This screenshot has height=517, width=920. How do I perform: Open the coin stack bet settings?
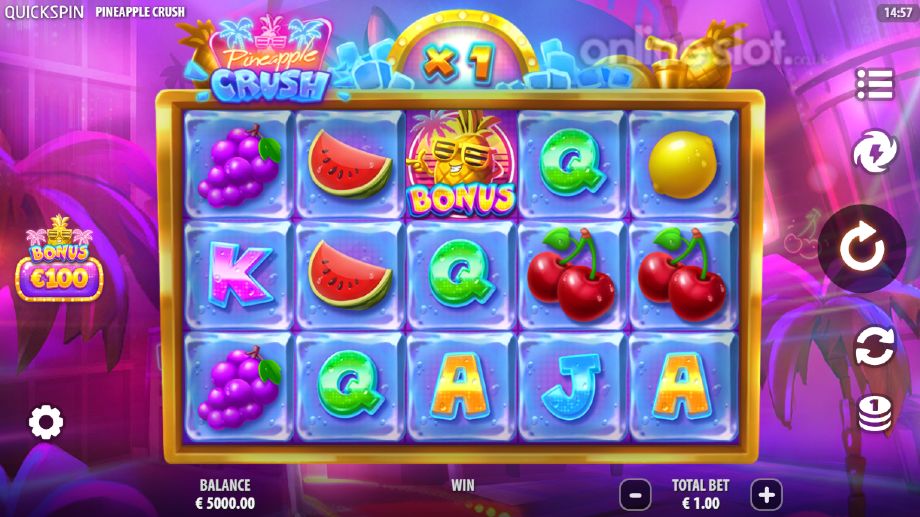tap(874, 412)
